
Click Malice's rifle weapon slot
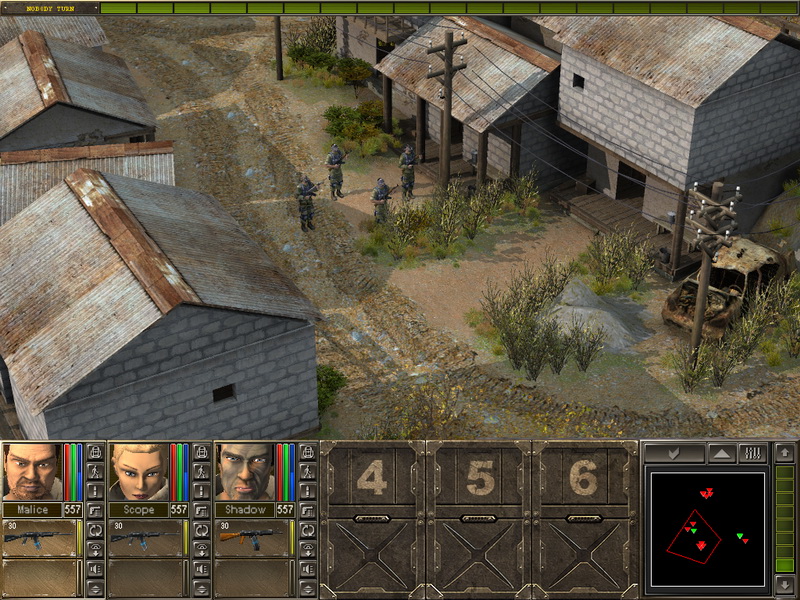(x=40, y=538)
